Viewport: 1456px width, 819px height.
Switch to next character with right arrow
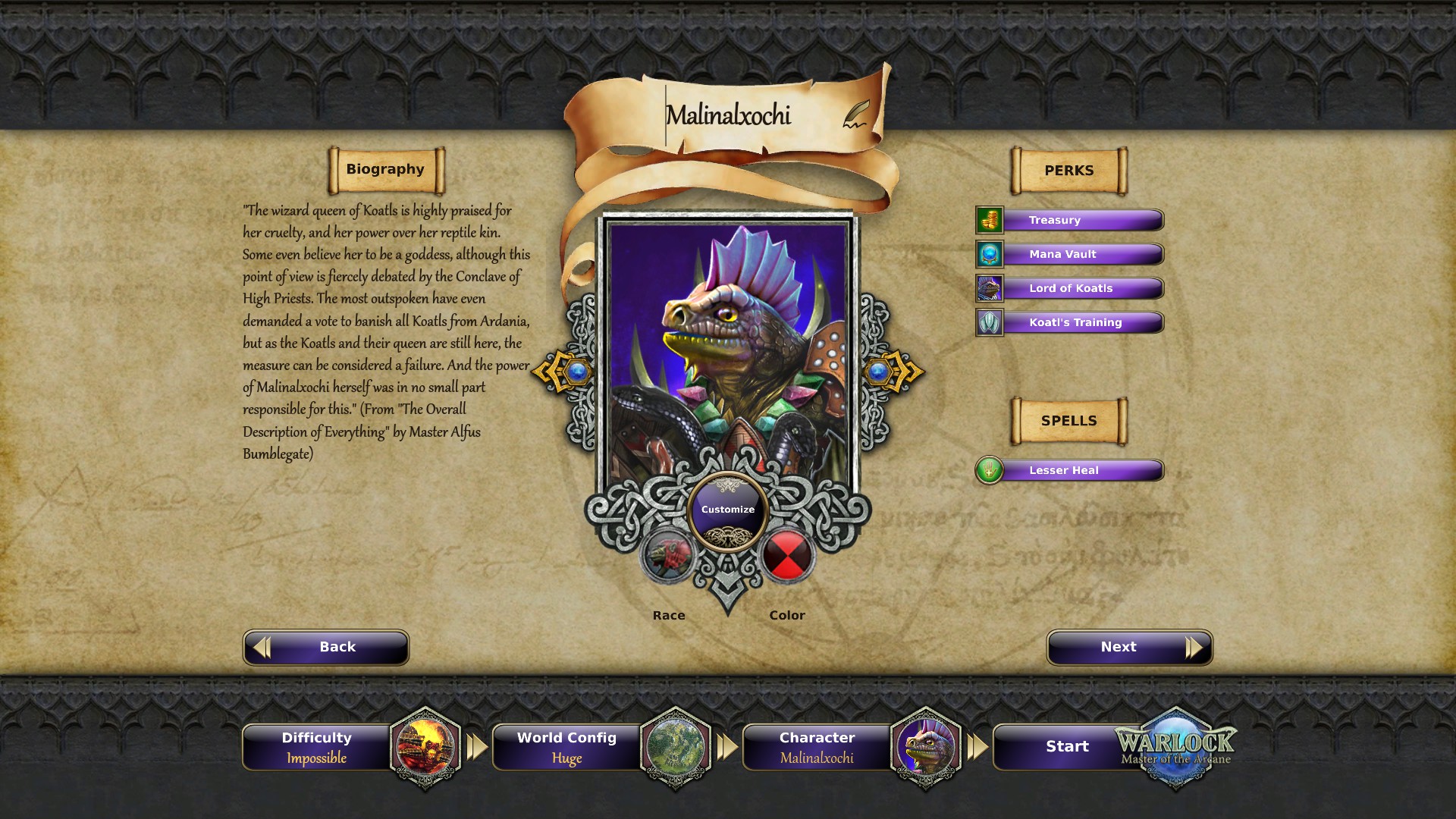click(893, 372)
